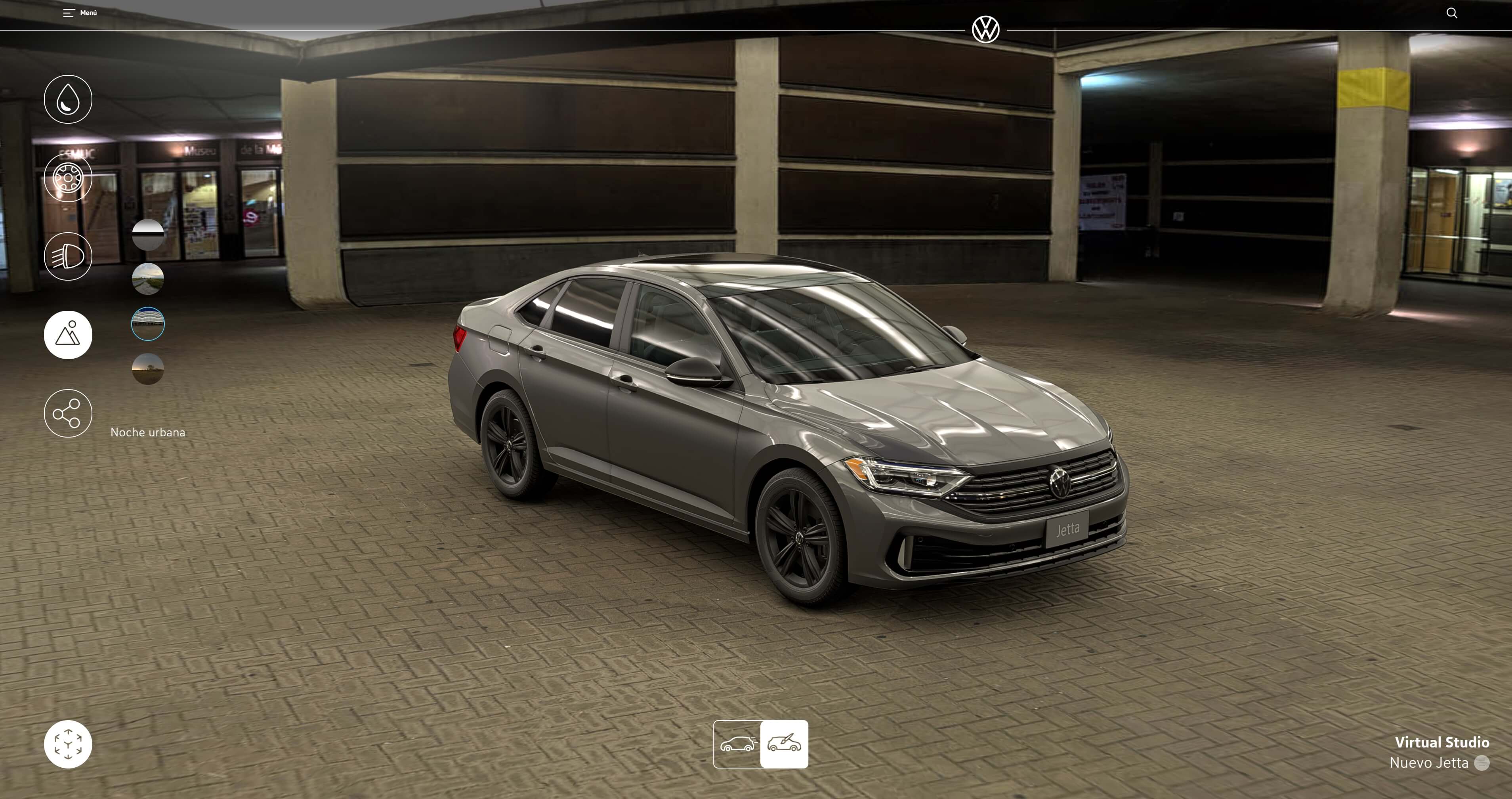The width and height of the screenshot is (1512, 799).
Task: Activate the 3D view rotation button
Action: tap(68, 744)
